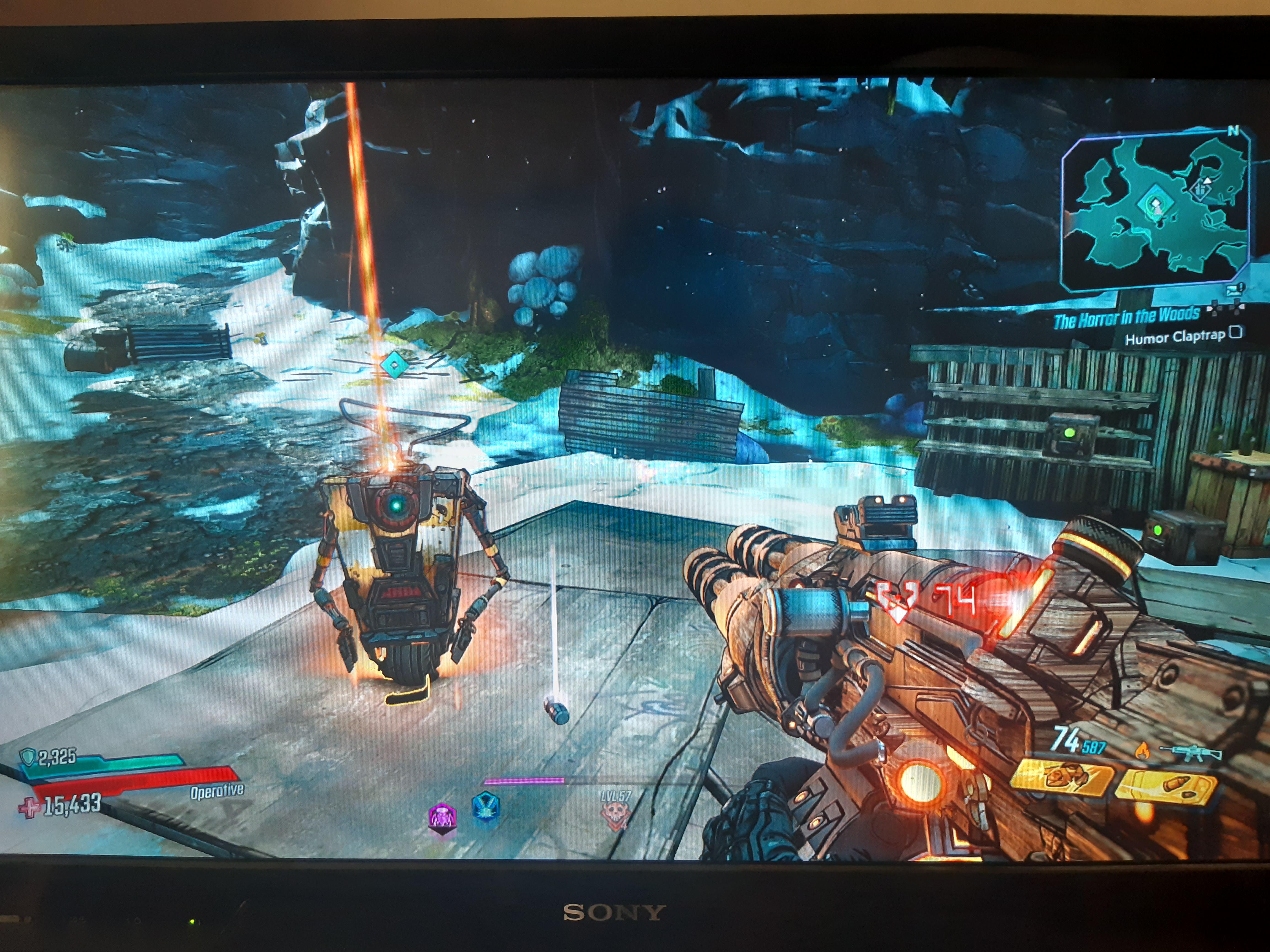Click the shield icon beside the 2,325 value
Screen dimensions: 1270x952
tap(28, 756)
